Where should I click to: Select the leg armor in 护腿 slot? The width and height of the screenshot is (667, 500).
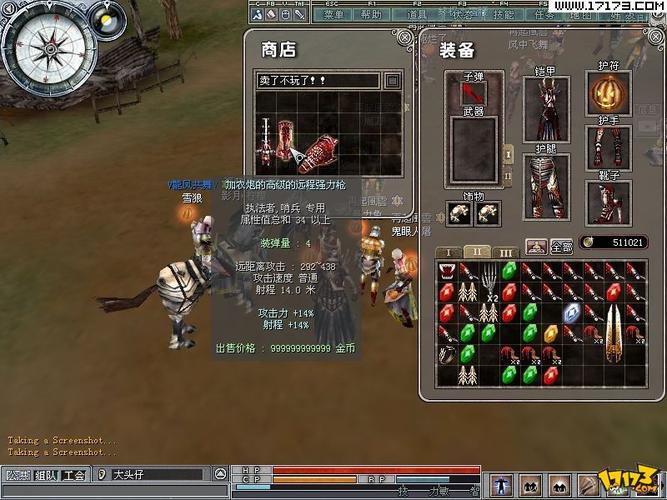click(x=545, y=186)
